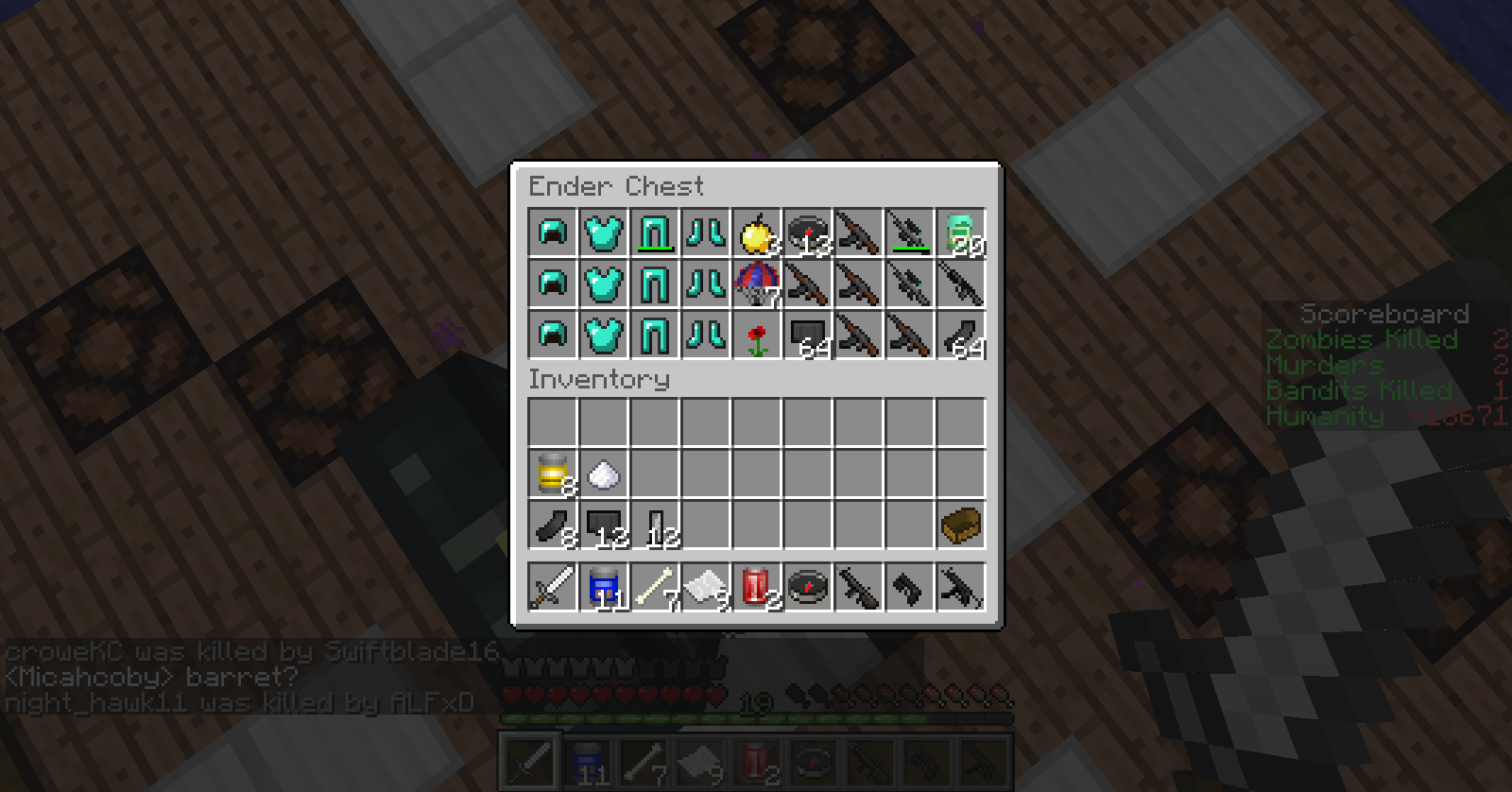
Task: Choose the iron sword in the hotbar row
Action: click(552, 588)
